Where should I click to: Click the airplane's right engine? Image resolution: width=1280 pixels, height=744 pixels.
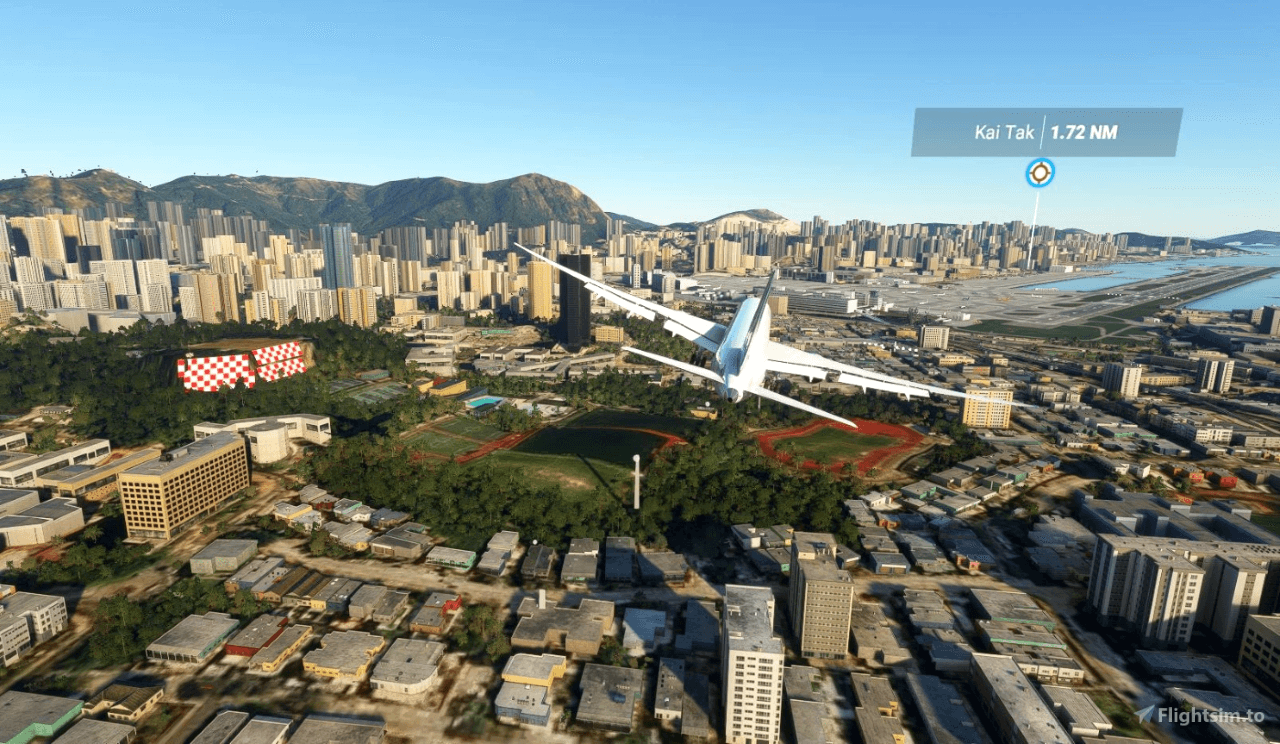click(x=800, y=381)
